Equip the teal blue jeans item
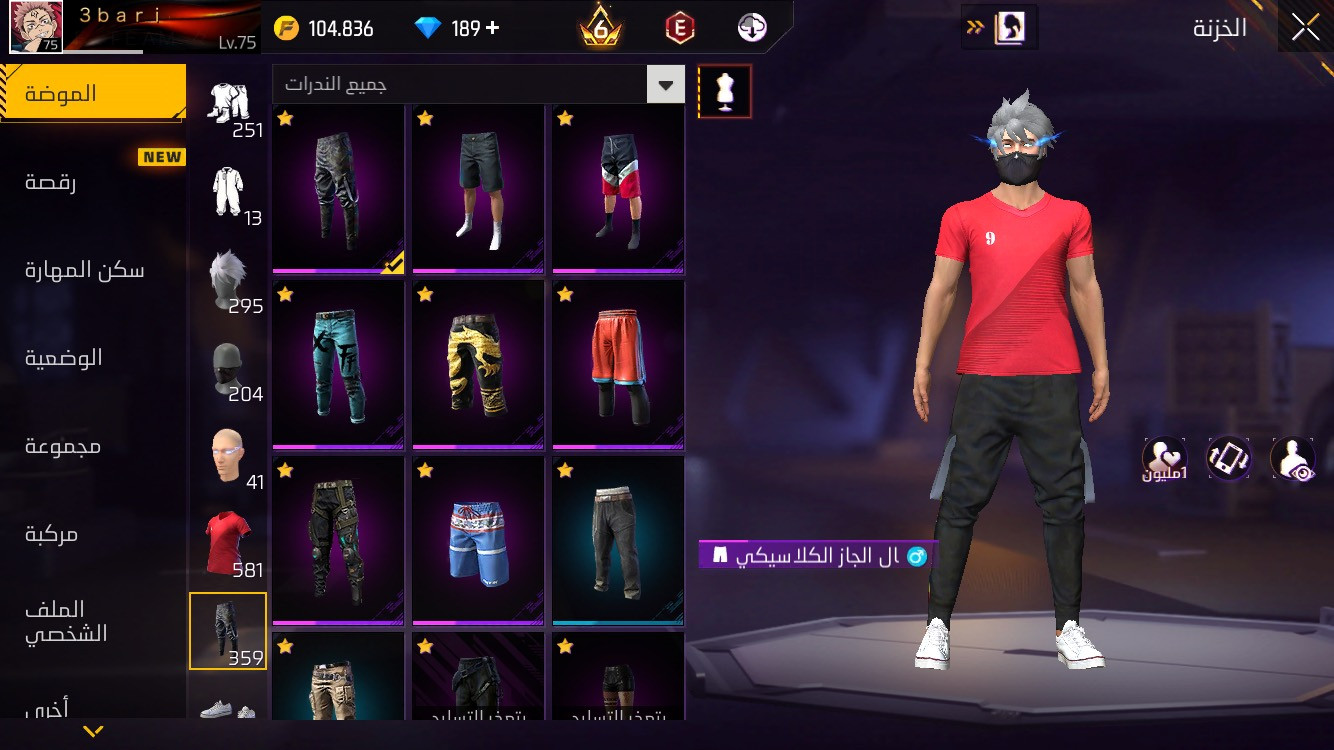Screen dimensions: 1334x750 pos(338,365)
